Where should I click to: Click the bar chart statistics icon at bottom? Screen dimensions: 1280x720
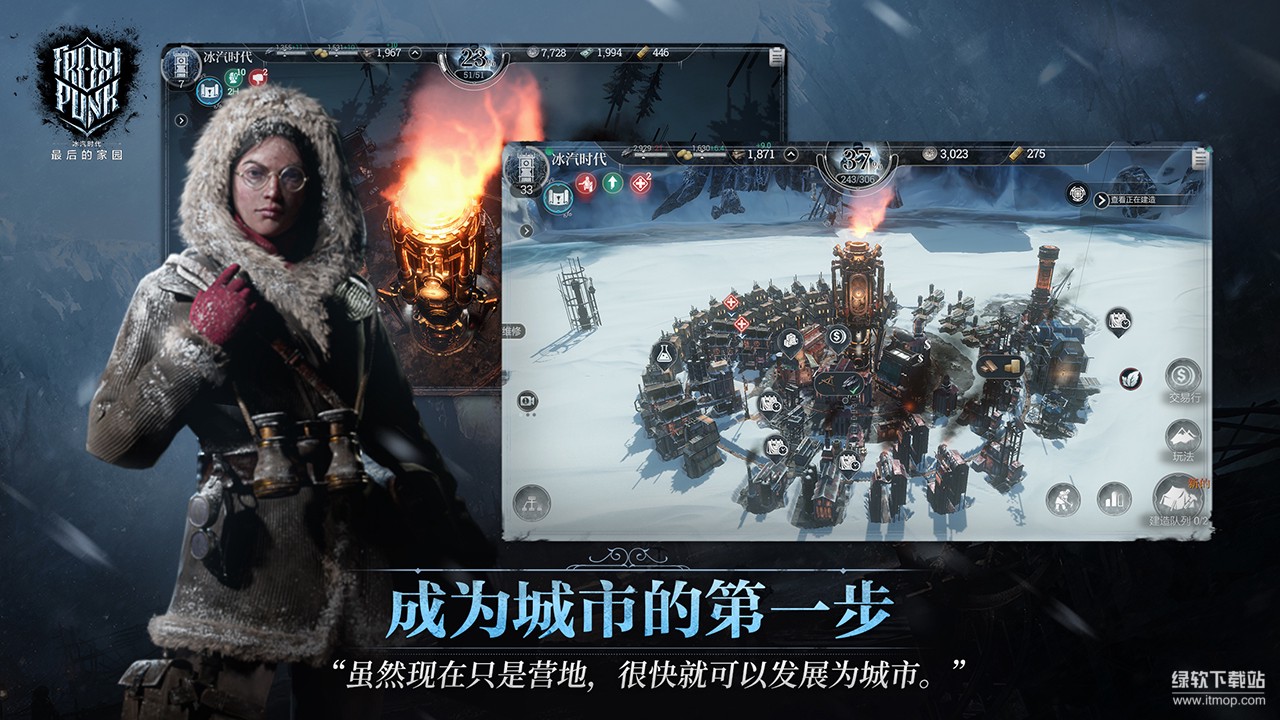click(x=1113, y=496)
